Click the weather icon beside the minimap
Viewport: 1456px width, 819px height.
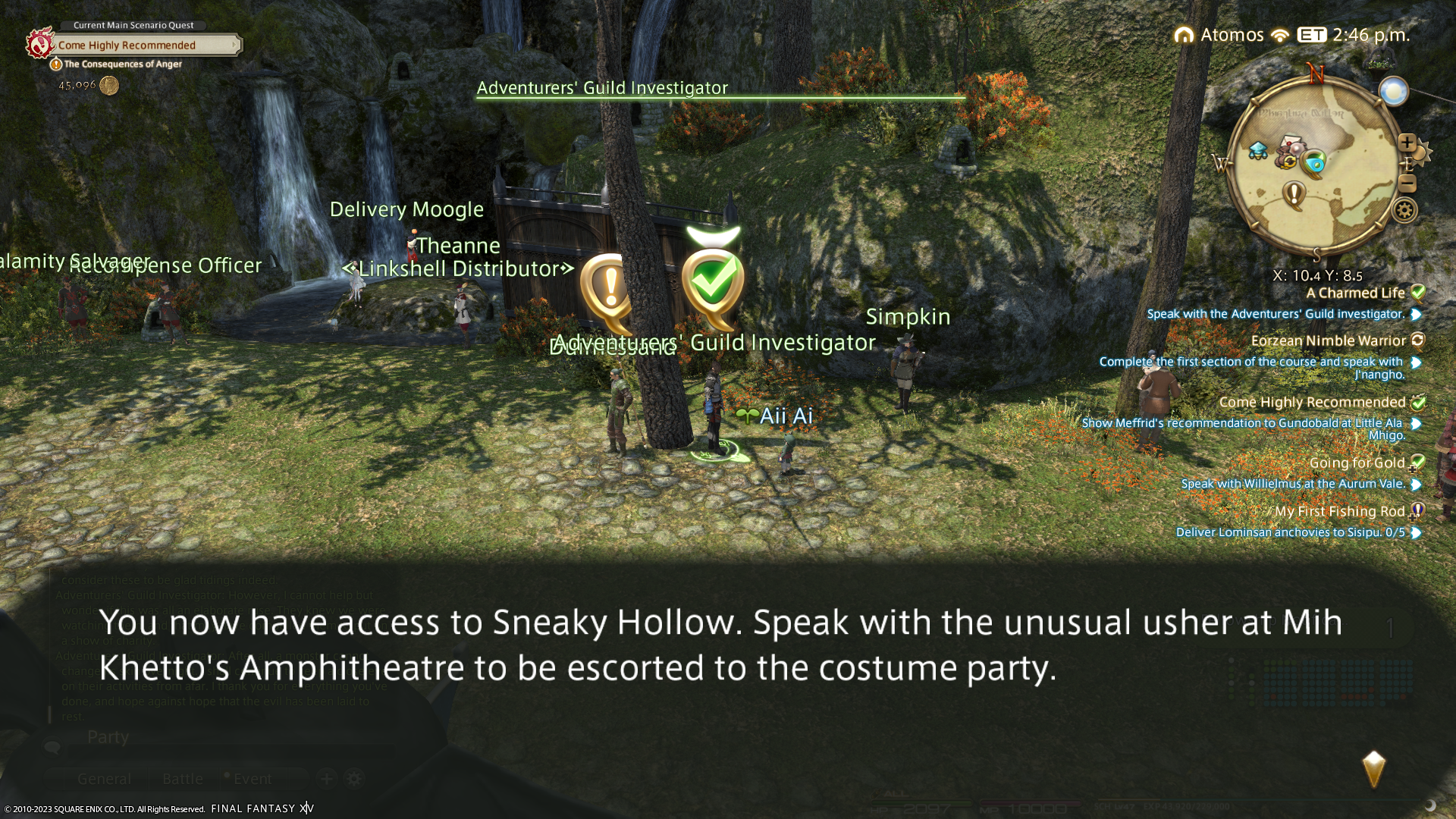click(1393, 92)
